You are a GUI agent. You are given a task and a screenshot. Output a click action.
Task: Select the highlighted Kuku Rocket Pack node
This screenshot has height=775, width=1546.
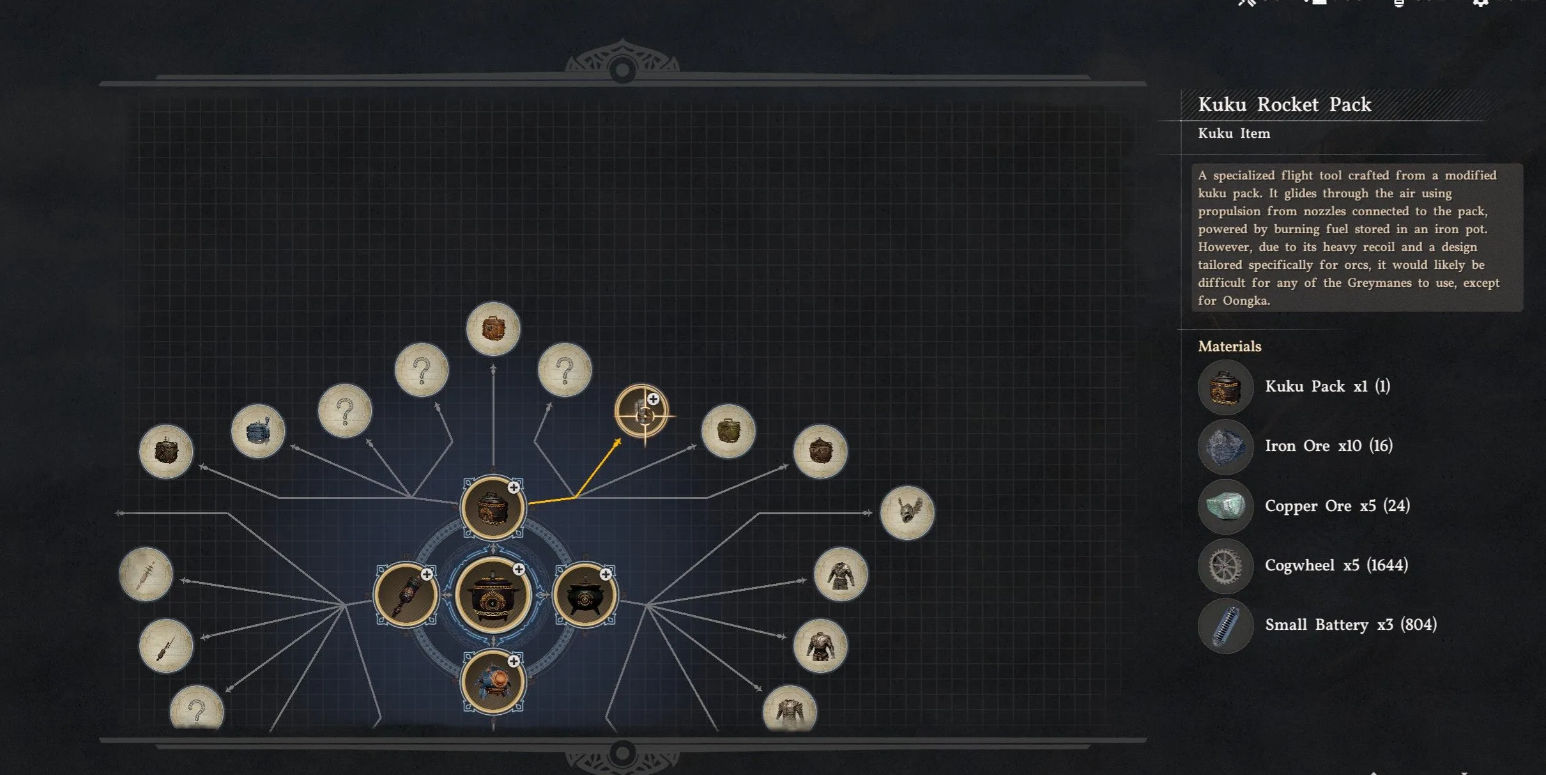pos(642,412)
